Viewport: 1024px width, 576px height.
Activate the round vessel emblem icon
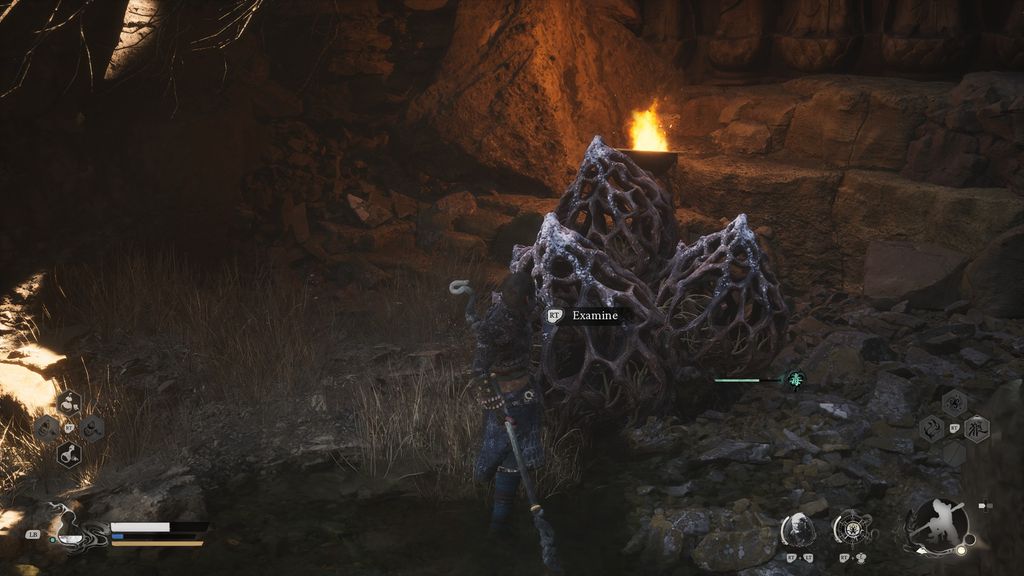tap(853, 528)
